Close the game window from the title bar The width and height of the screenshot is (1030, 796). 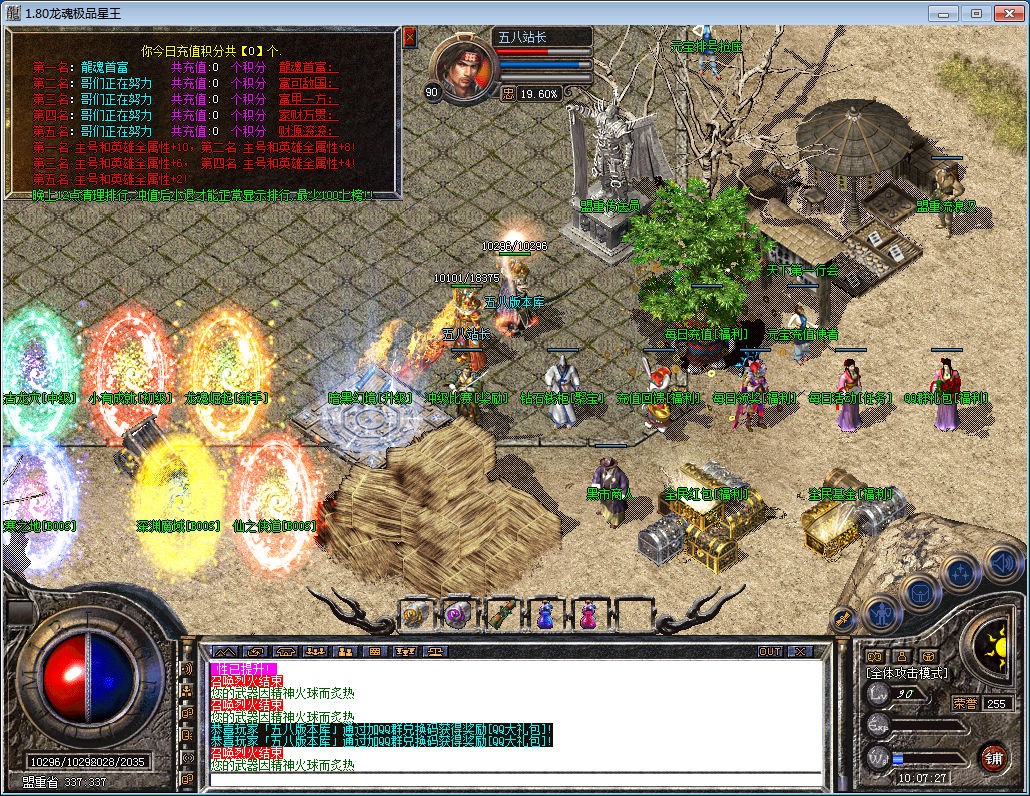pos(1007,13)
